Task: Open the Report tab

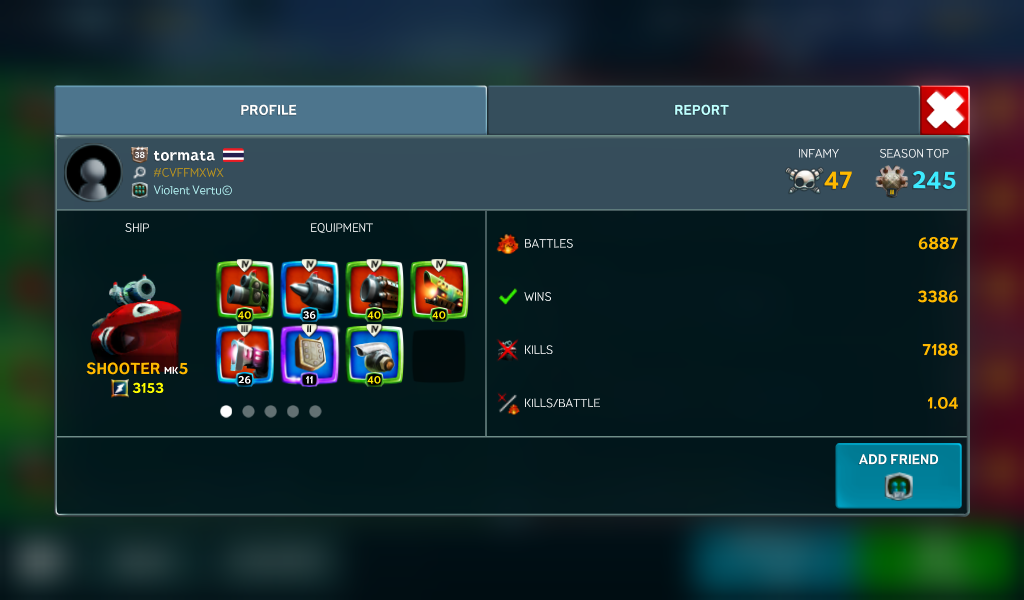Action: (x=701, y=110)
